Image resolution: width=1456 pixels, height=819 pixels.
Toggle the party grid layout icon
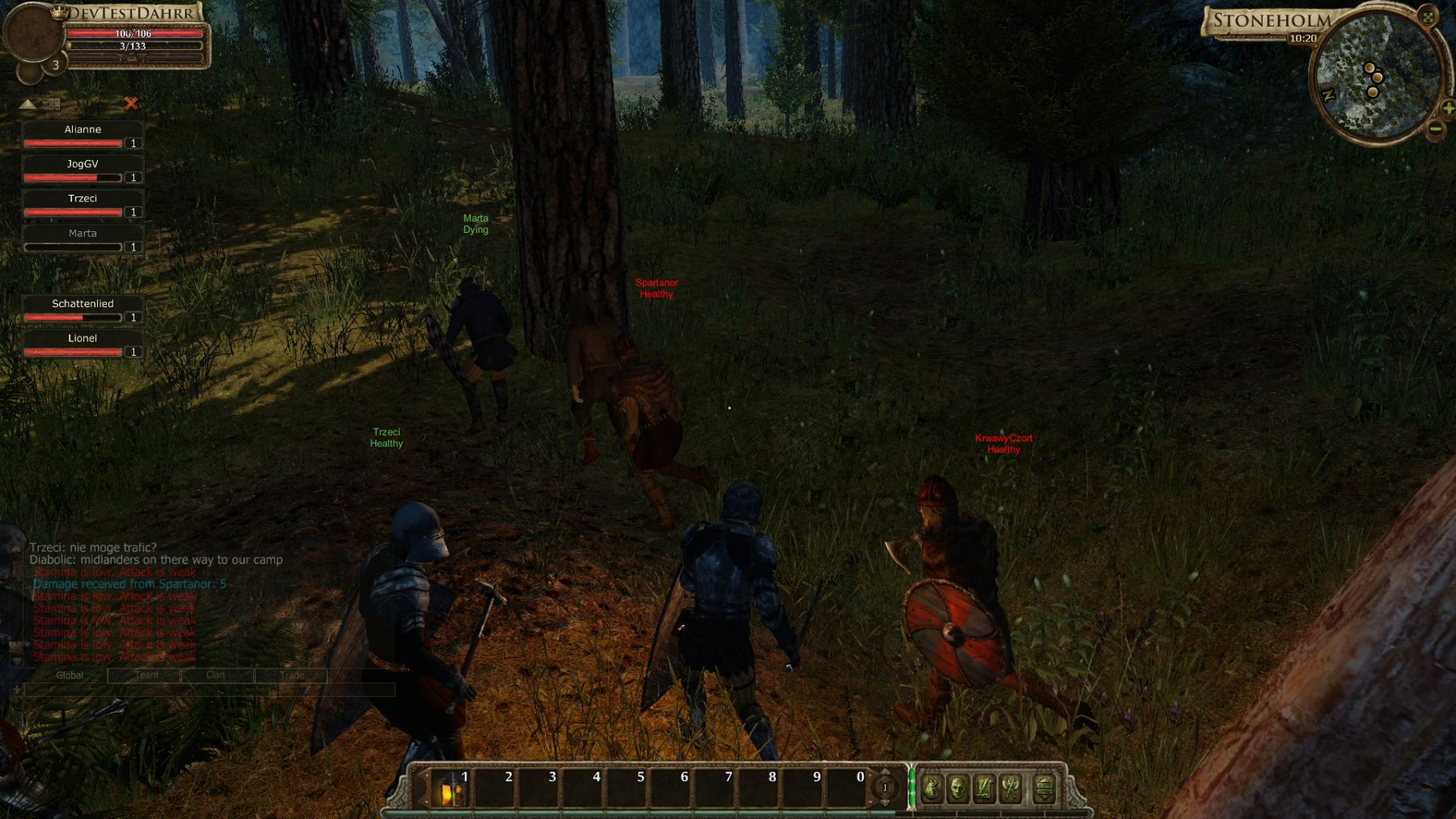click(x=53, y=104)
